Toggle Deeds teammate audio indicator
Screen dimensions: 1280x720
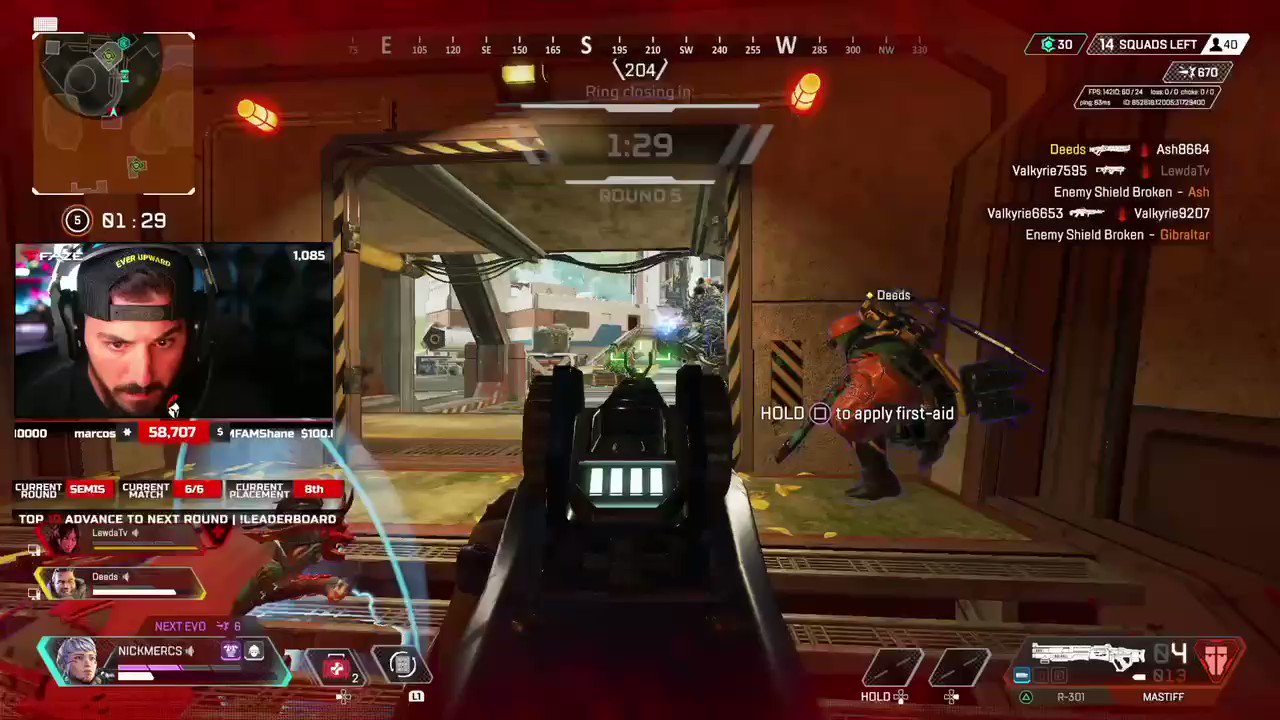click(126, 576)
